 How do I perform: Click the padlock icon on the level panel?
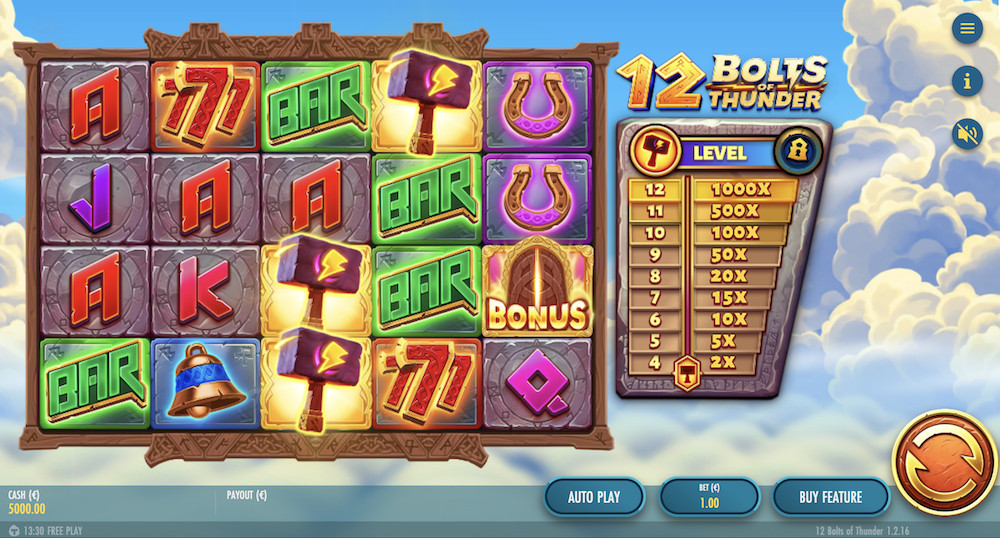click(799, 152)
